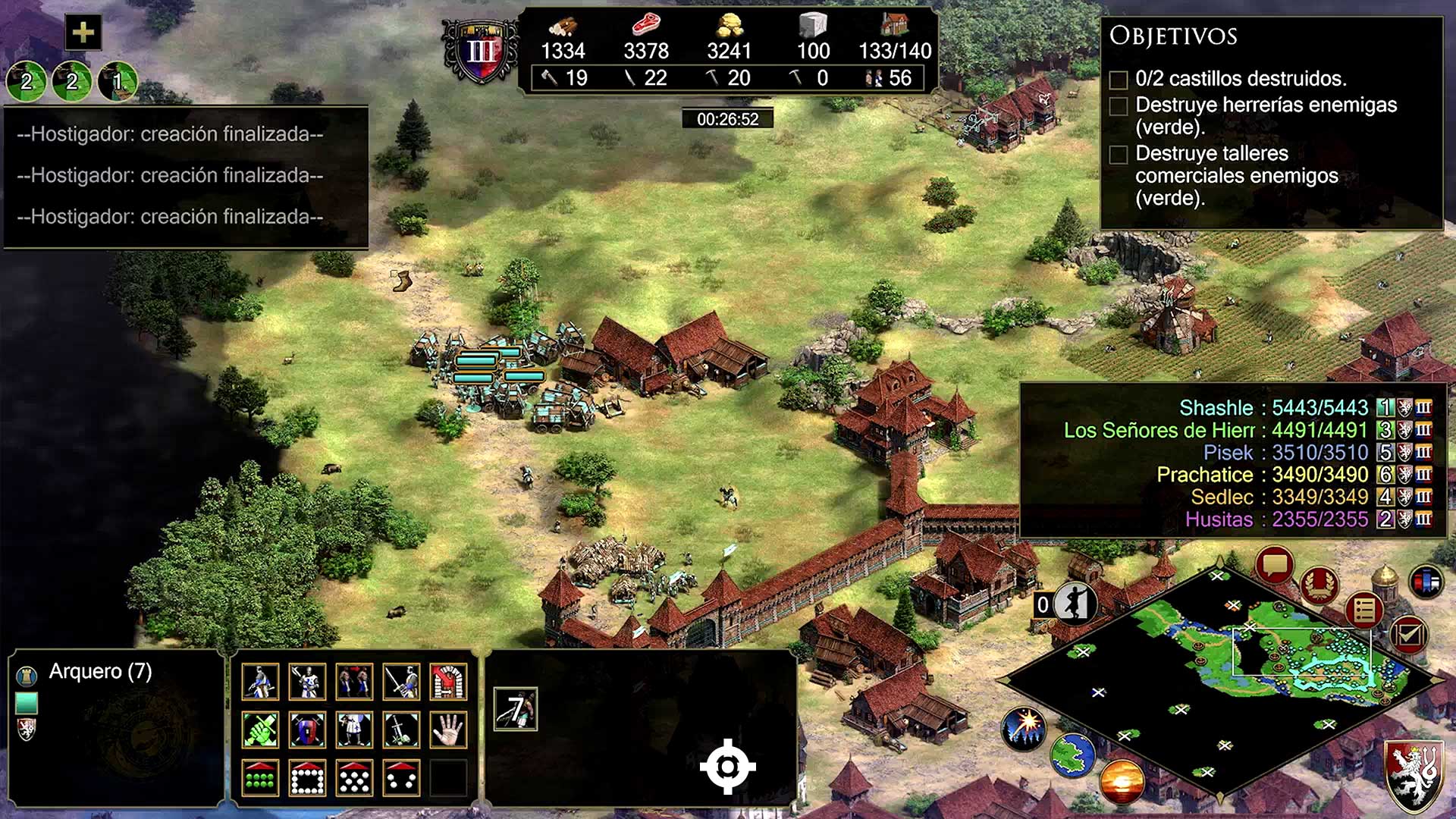The width and height of the screenshot is (1456, 819).
Task: Click the idle villager silhouette button
Action: pos(1075,604)
